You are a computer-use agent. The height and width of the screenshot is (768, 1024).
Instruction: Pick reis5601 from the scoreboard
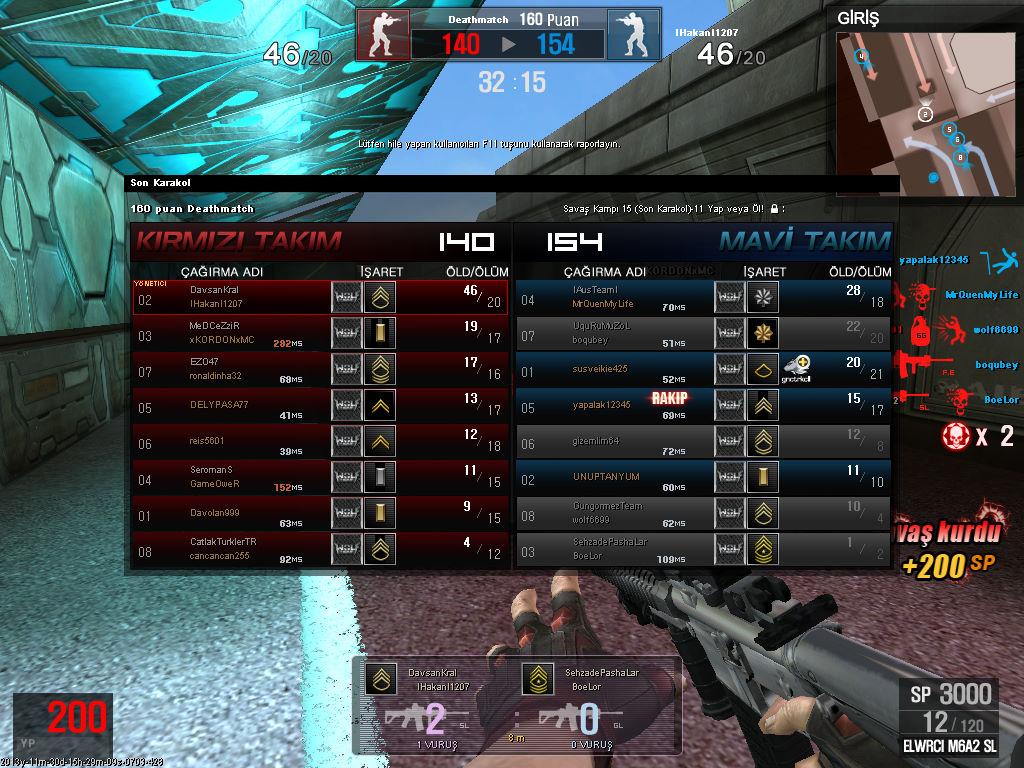tap(320, 441)
